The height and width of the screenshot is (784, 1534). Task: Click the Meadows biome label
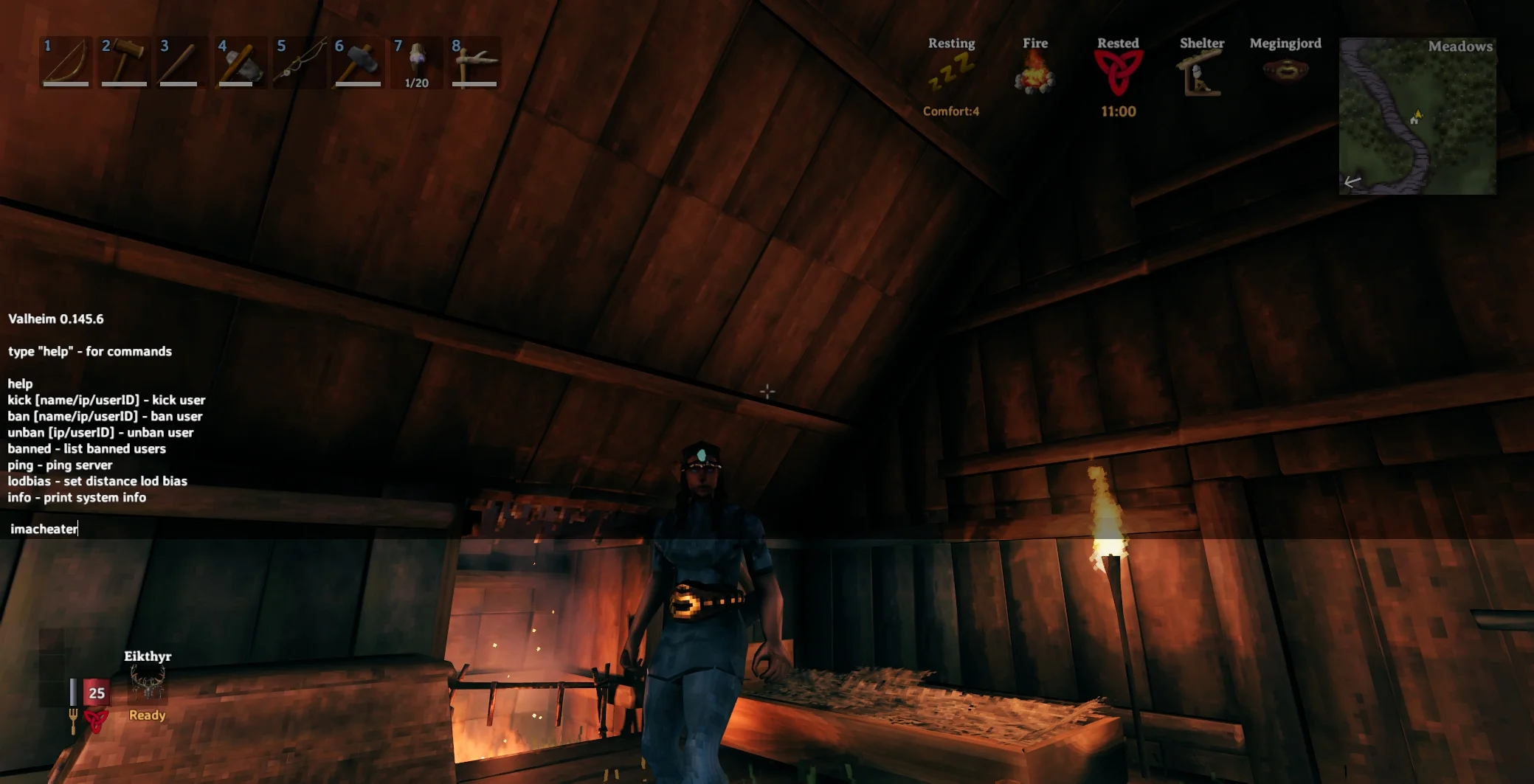tap(1461, 46)
